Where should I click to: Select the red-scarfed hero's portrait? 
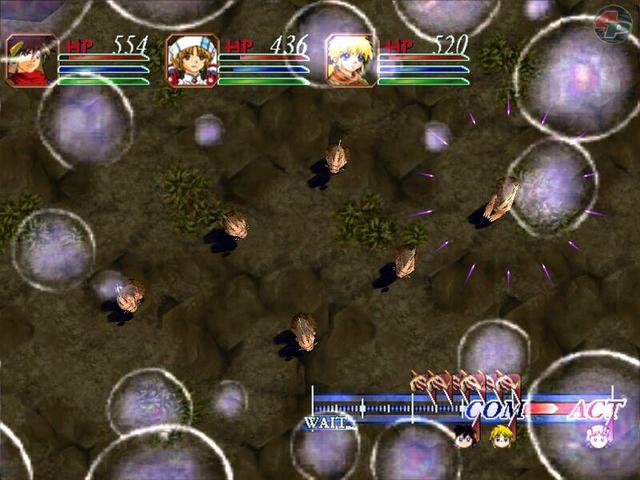tap(32, 61)
